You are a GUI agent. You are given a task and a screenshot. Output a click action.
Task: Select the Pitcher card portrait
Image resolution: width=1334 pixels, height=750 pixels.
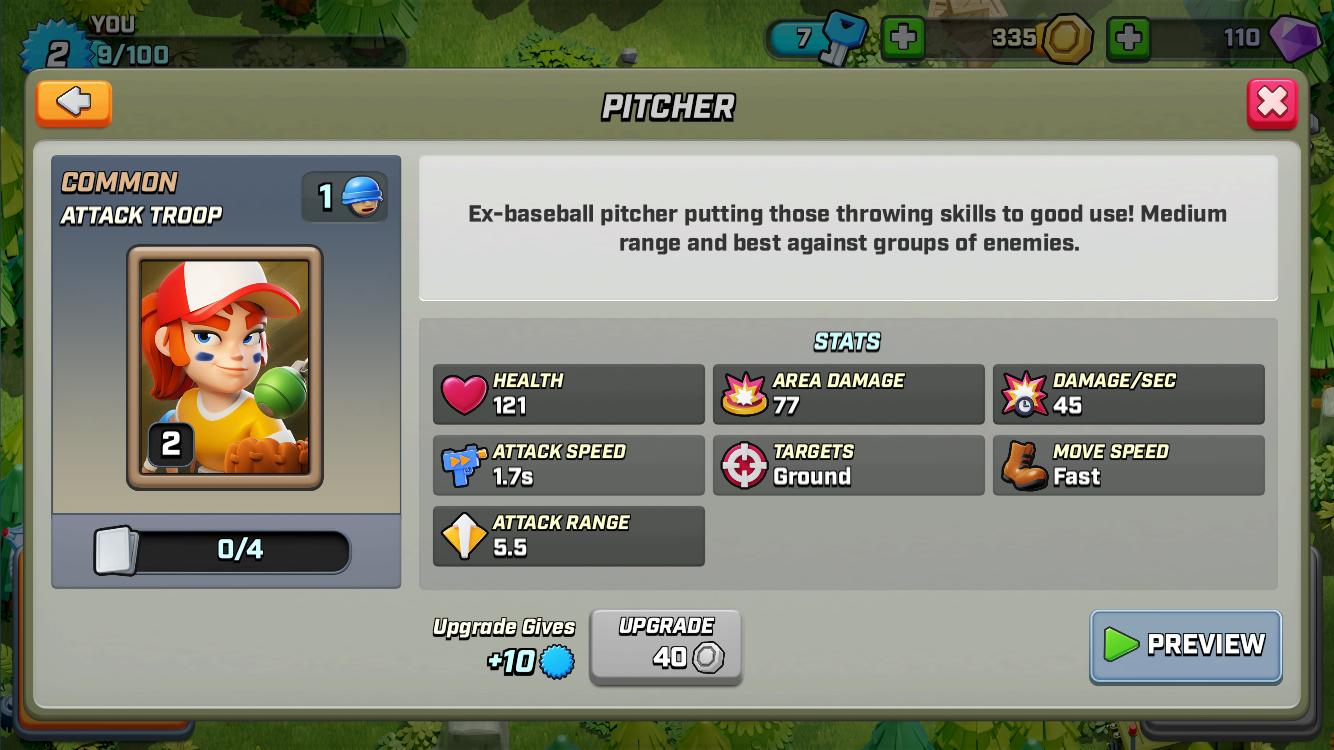225,367
